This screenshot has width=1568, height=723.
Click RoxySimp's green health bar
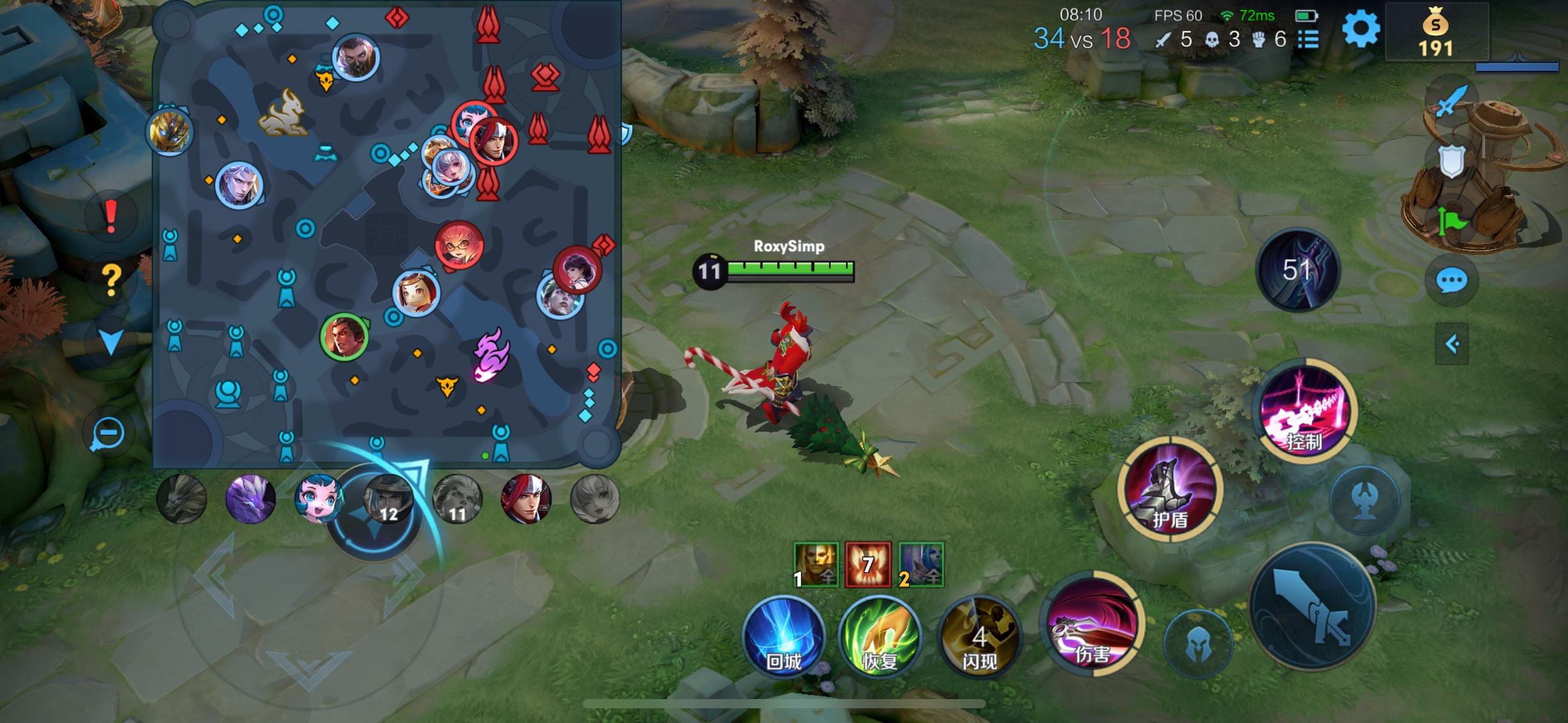[x=791, y=267]
